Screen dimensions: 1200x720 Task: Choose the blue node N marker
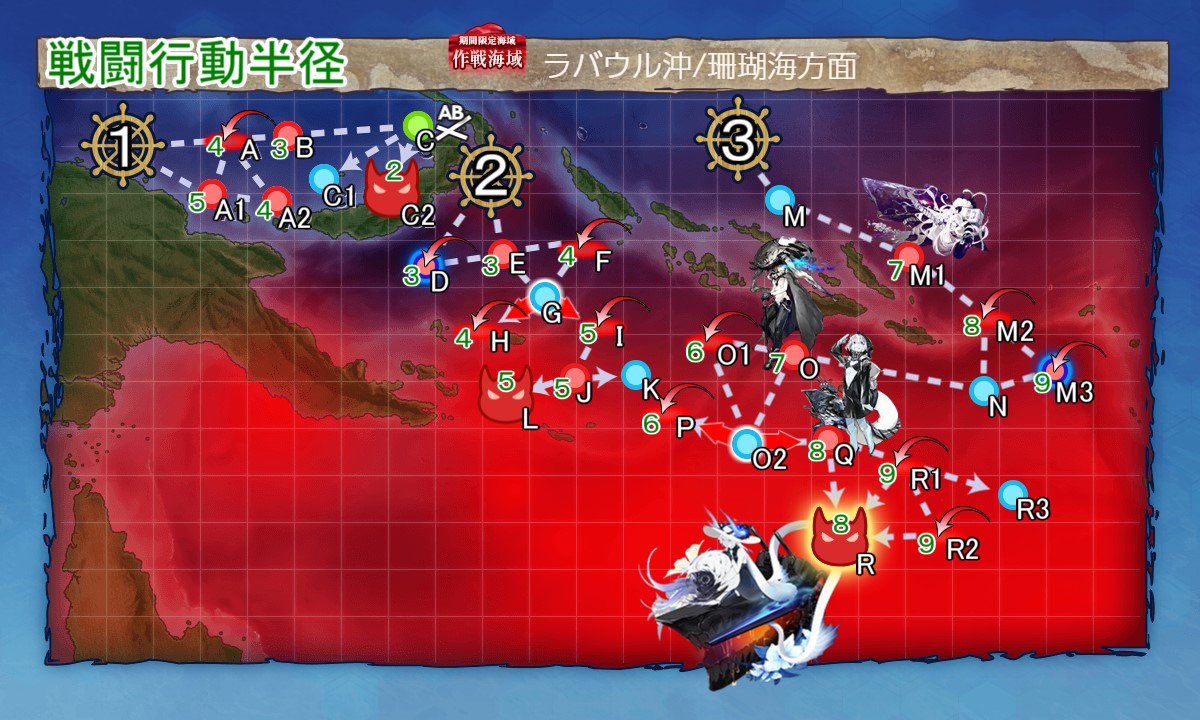[x=985, y=389]
